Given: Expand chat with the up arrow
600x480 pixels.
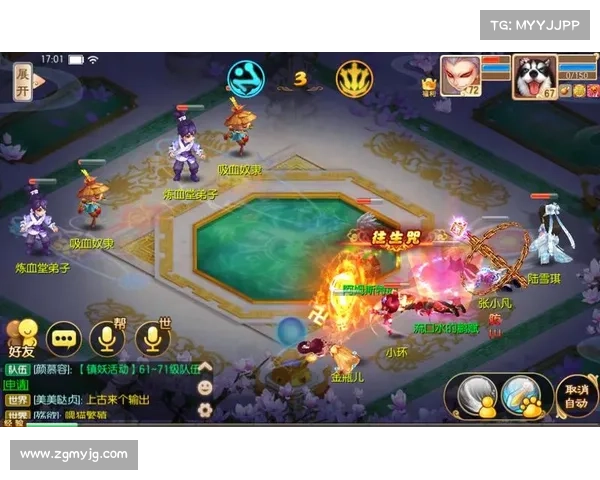Looking at the screenshot, I should (205, 367).
